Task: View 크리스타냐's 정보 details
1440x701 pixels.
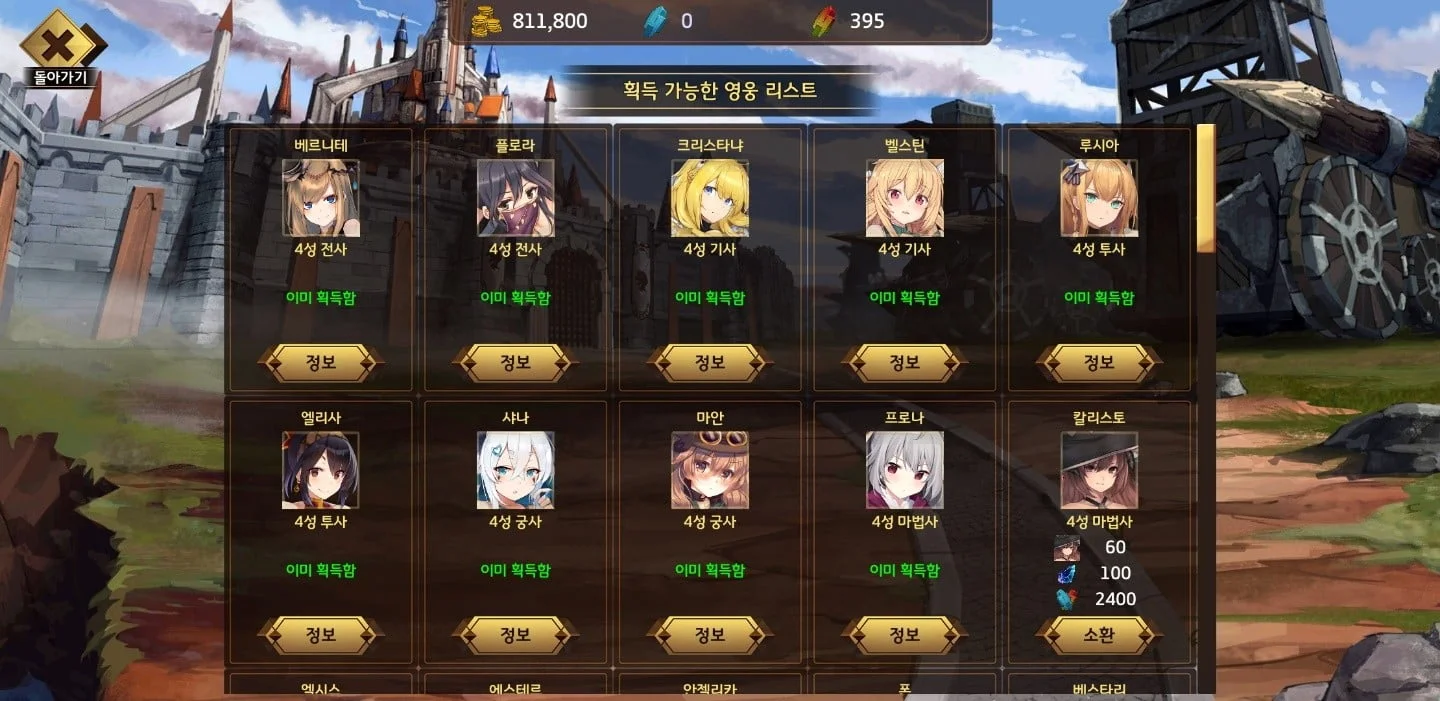Action: click(x=709, y=363)
